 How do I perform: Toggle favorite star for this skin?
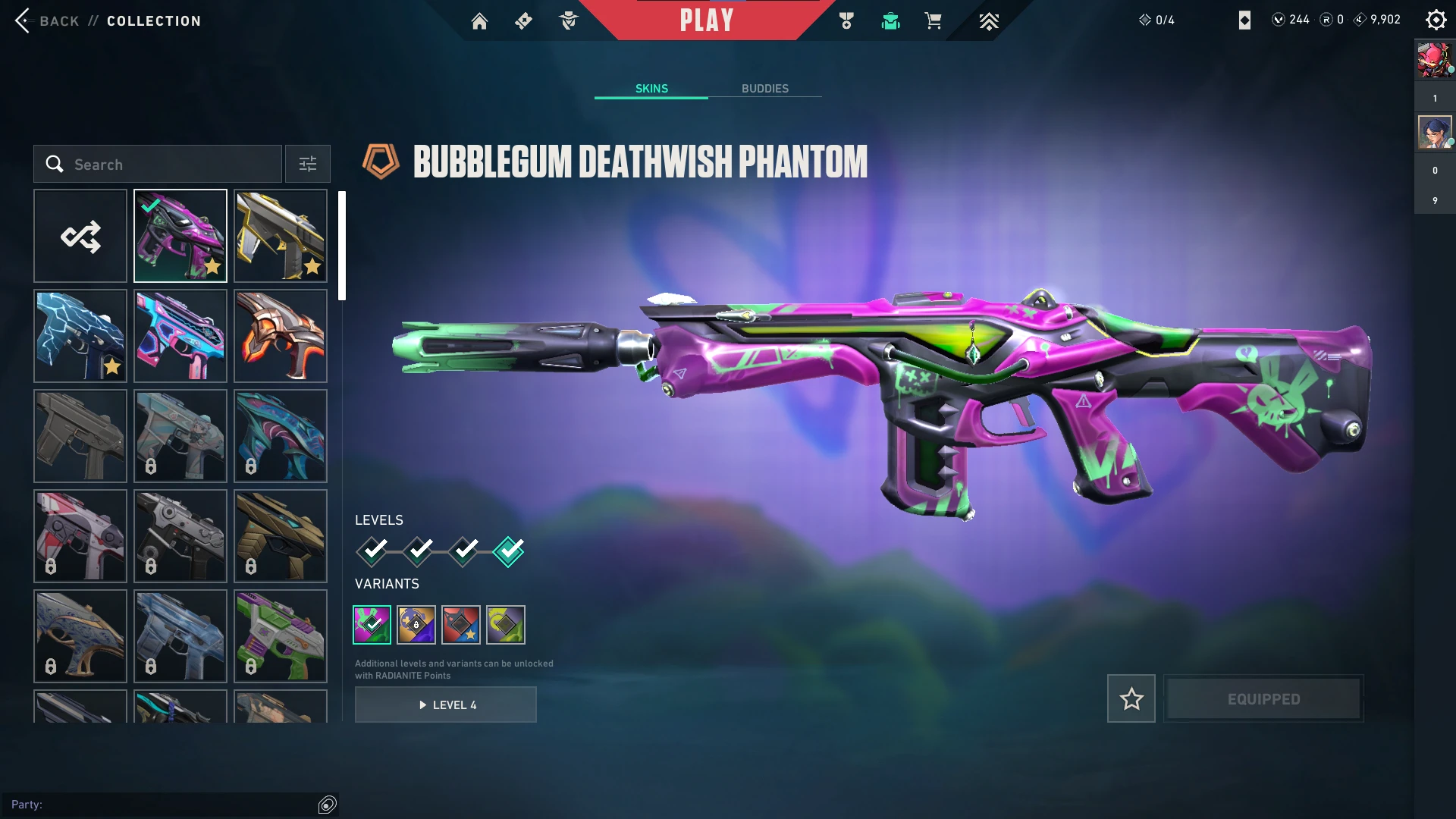(1131, 698)
